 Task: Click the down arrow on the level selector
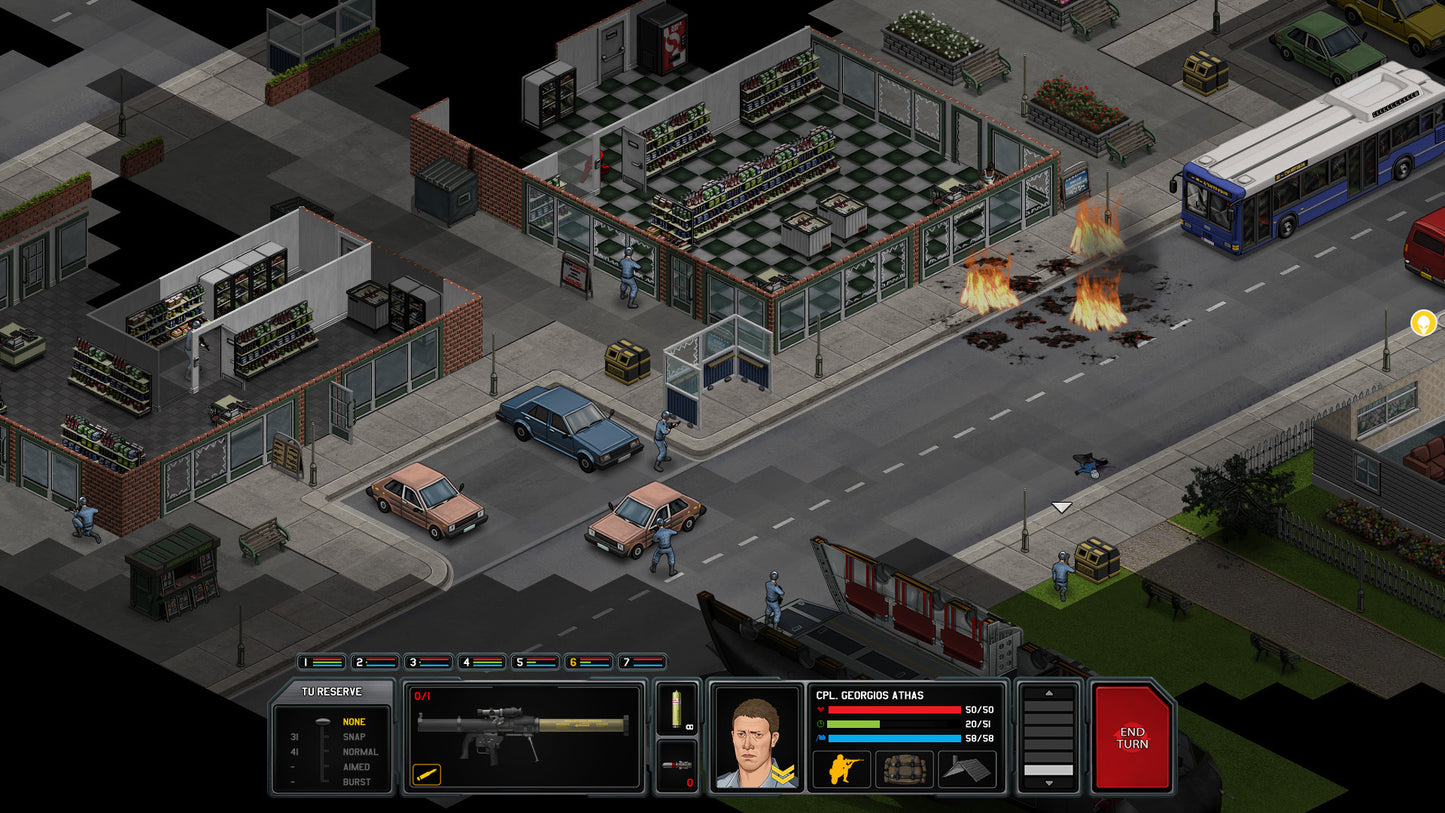pyautogui.click(x=1048, y=783)
